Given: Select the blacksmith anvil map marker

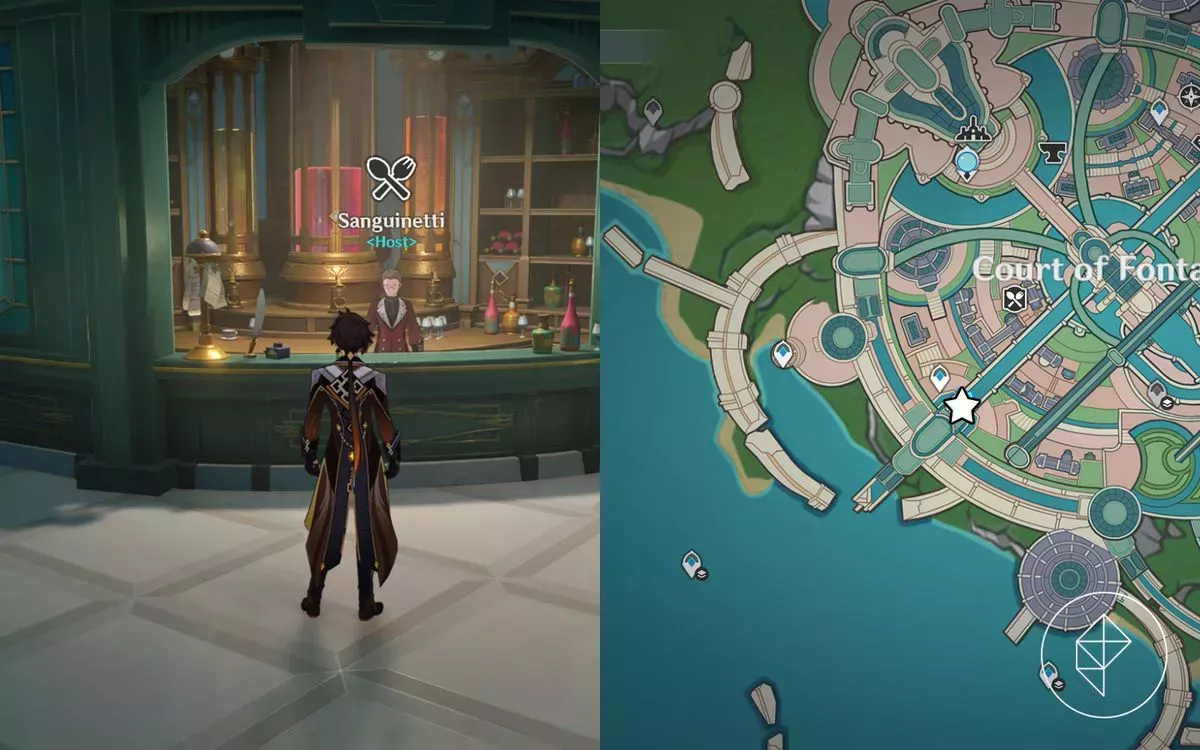Looking at the screenshot, I should (x=1053, y=152).
